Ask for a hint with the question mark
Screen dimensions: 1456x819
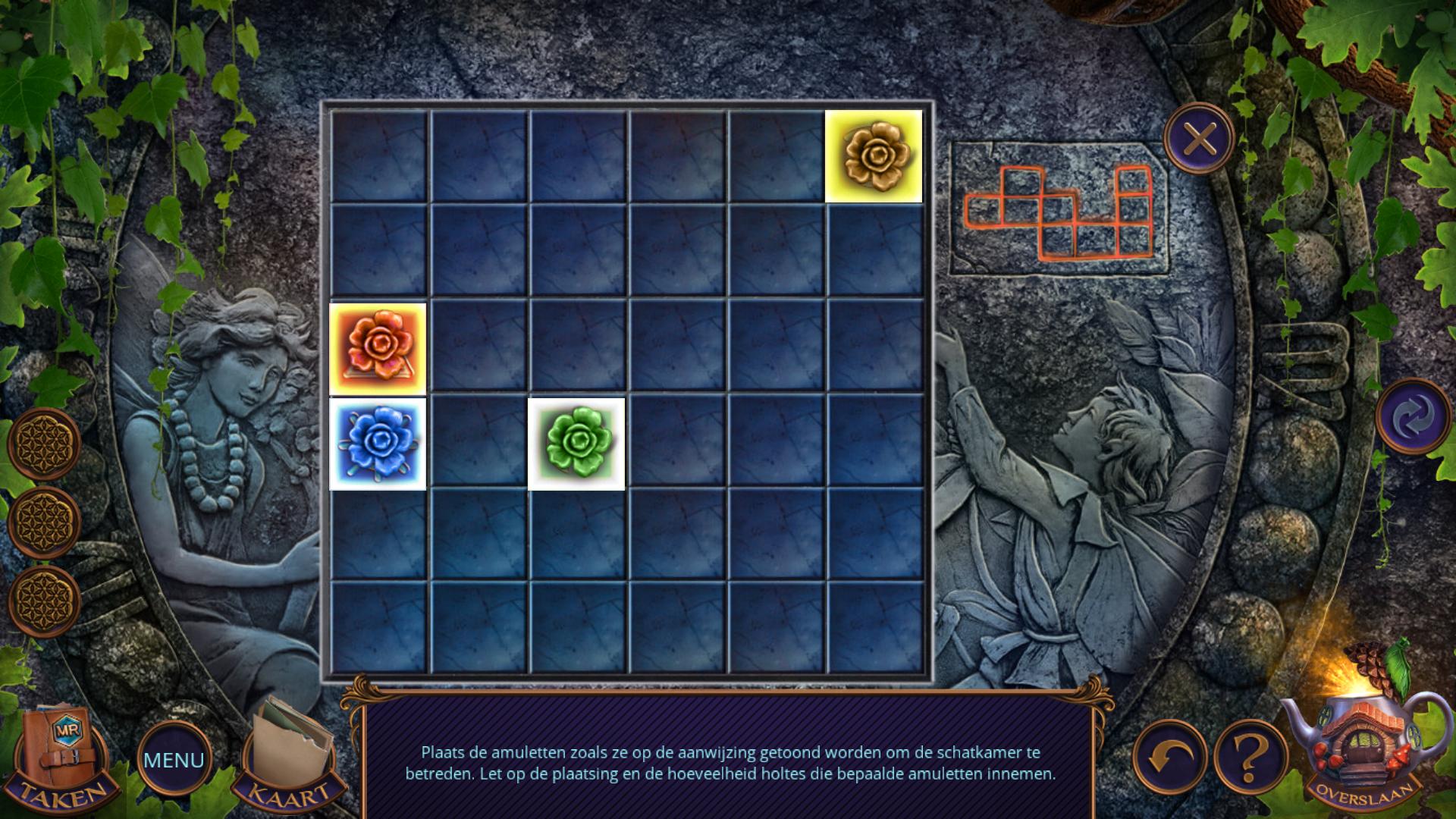(x=1250, y=757)
